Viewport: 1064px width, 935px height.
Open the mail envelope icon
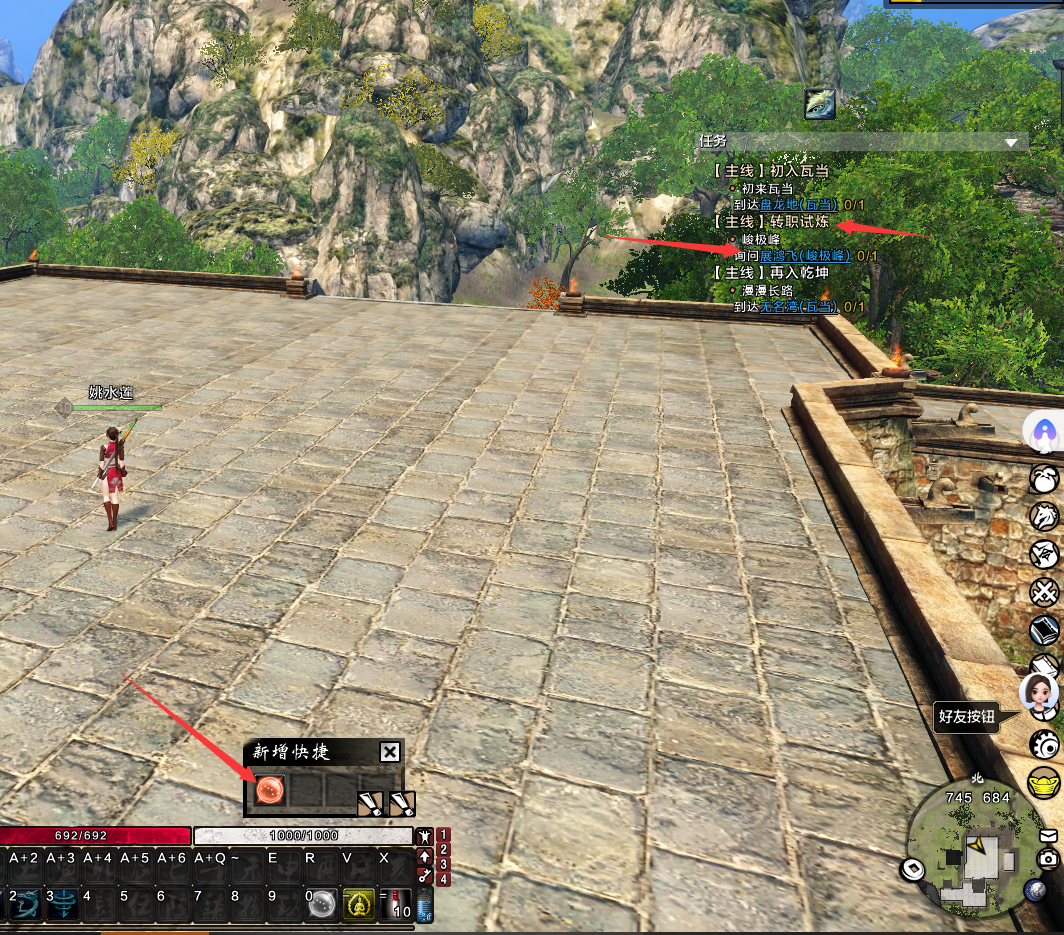pos(1048,834)
